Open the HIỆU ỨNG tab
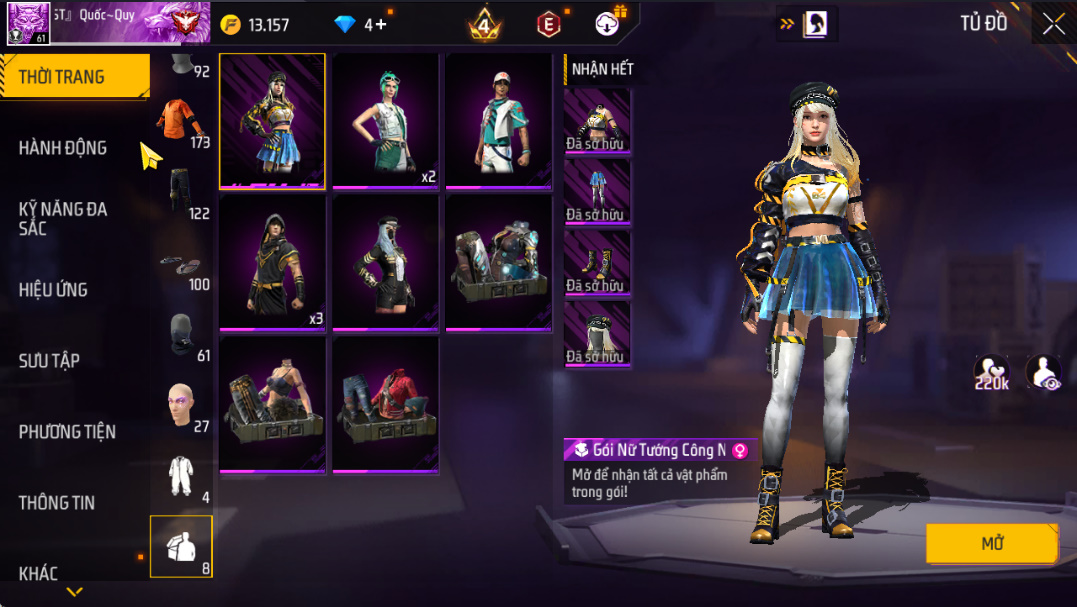 53,290
